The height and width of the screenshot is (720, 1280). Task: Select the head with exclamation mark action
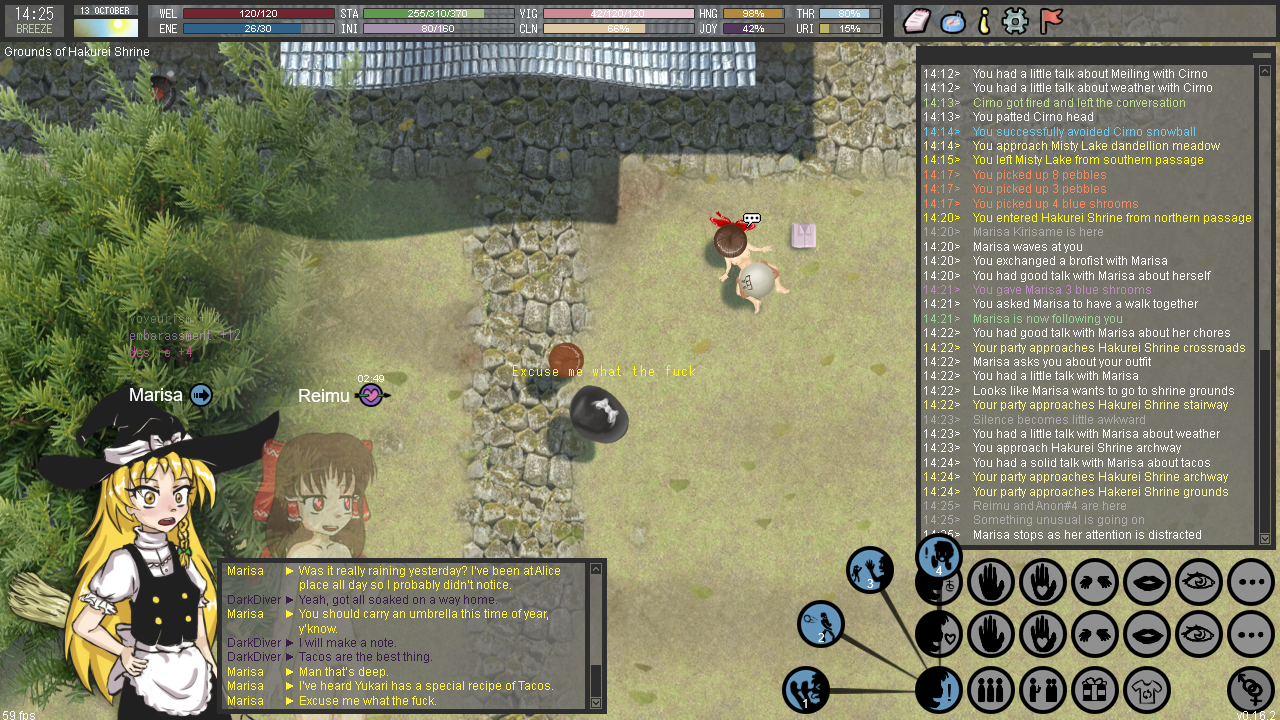939,690
